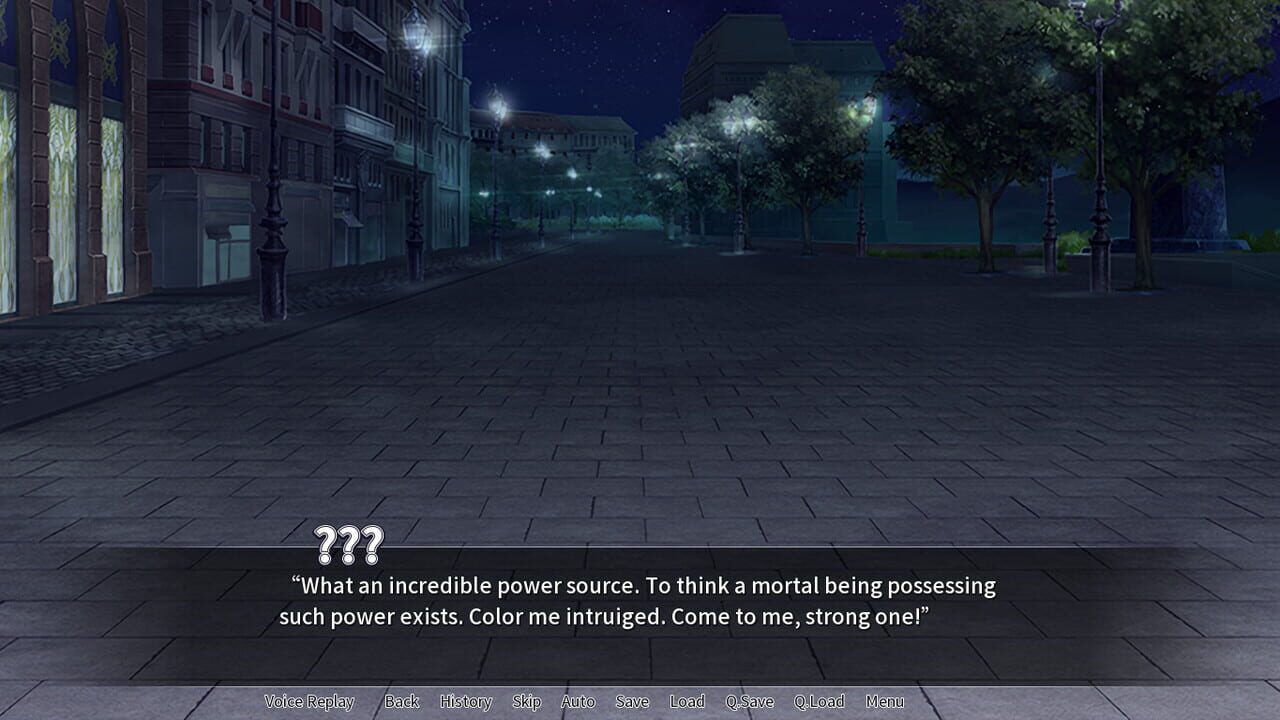Open the Load screen
The width and height of the screenshot is (1280, 720).
pyautogui.click(x=687, y=701)
